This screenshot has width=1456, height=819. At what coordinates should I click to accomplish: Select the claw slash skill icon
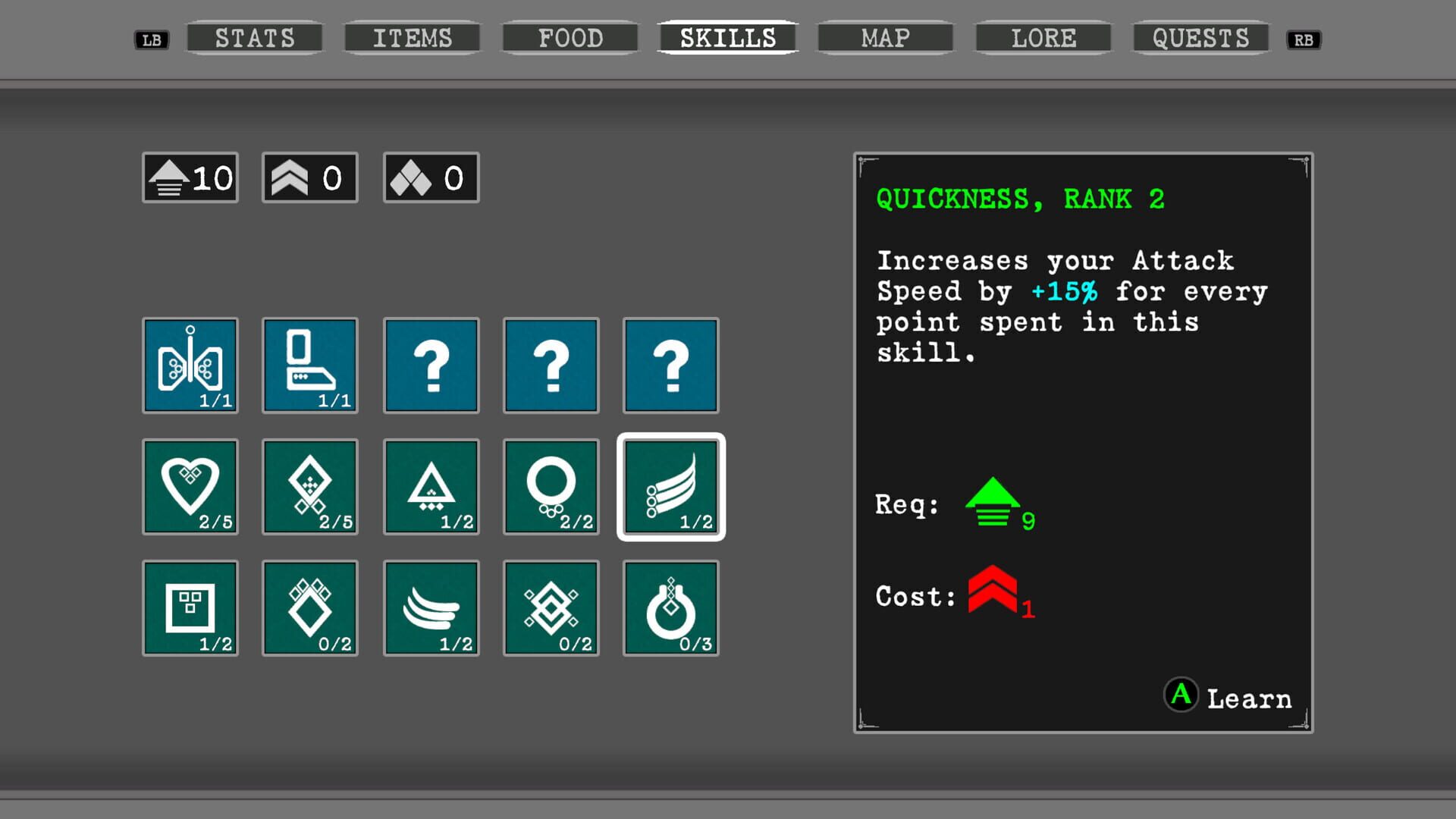(431, 608)
